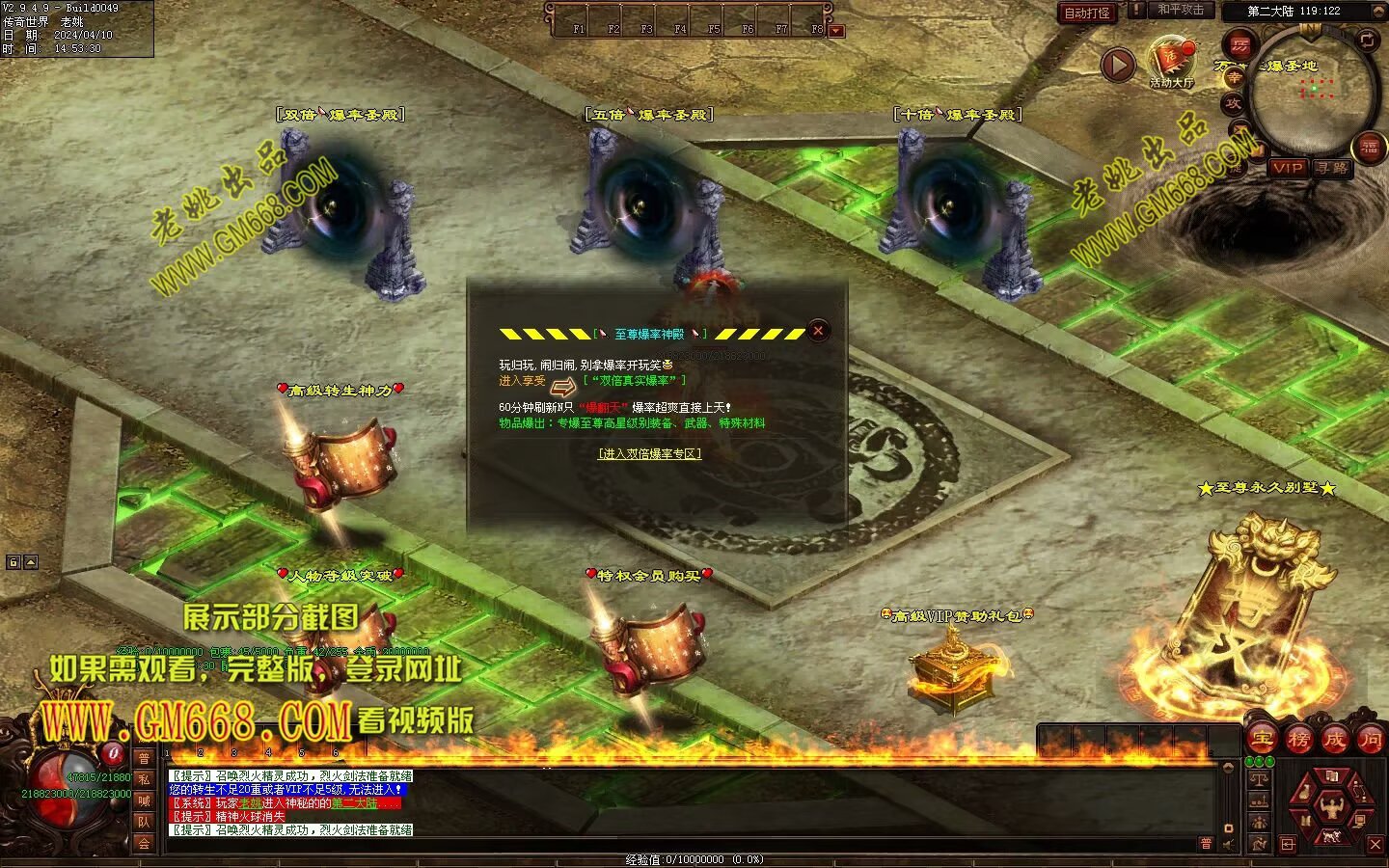Open the 福 welfare icon

point(1370,147)
